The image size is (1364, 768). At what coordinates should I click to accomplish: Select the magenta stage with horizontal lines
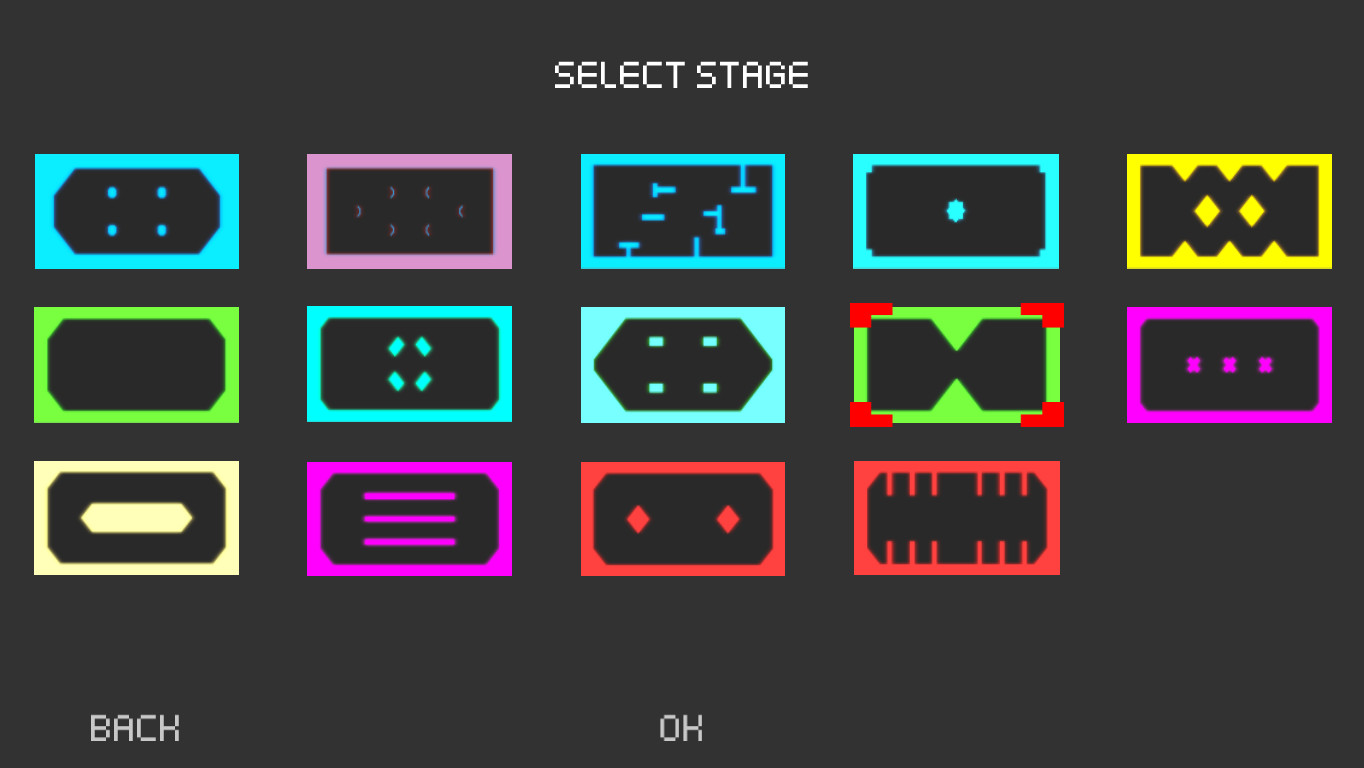coord(409,518)
